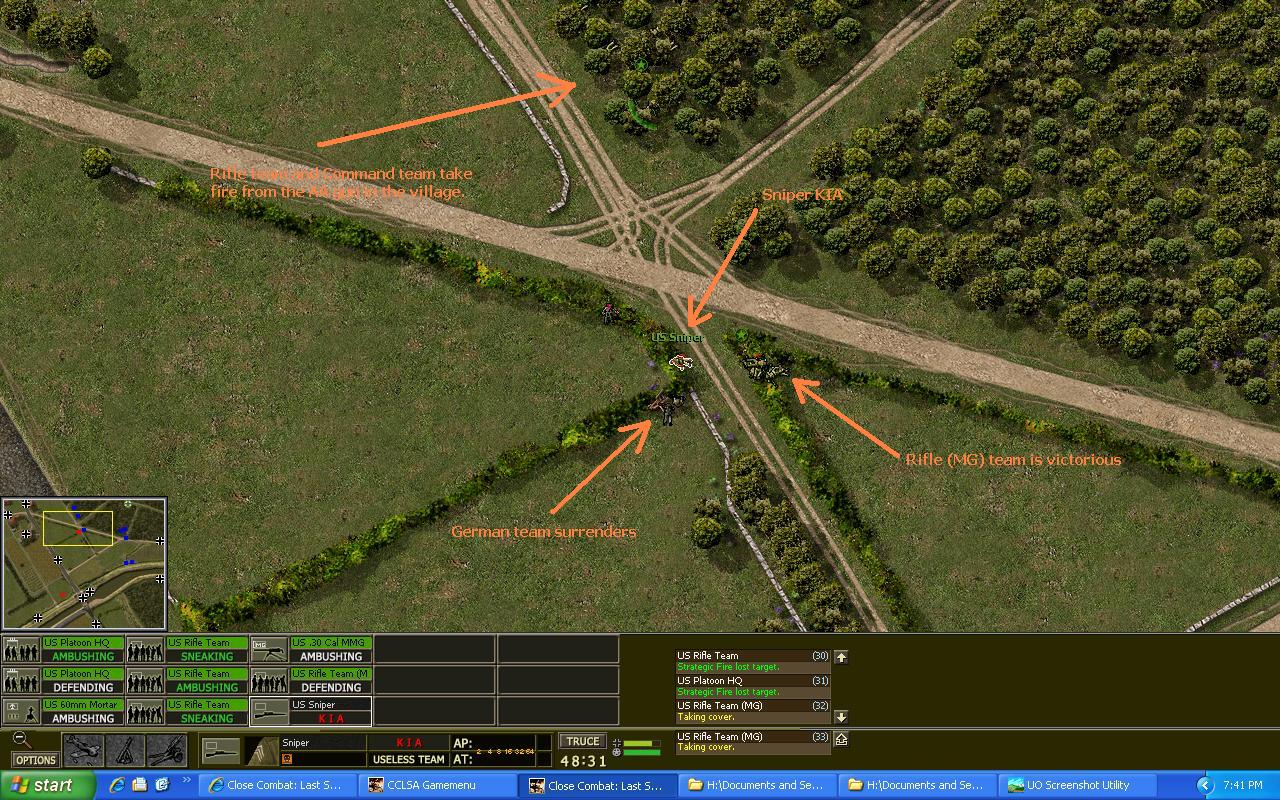Viewport: 1280px width, 800px height.
Task: Open the OPTIONS menu
Action: pyautogui.click(x=35, y=760)
